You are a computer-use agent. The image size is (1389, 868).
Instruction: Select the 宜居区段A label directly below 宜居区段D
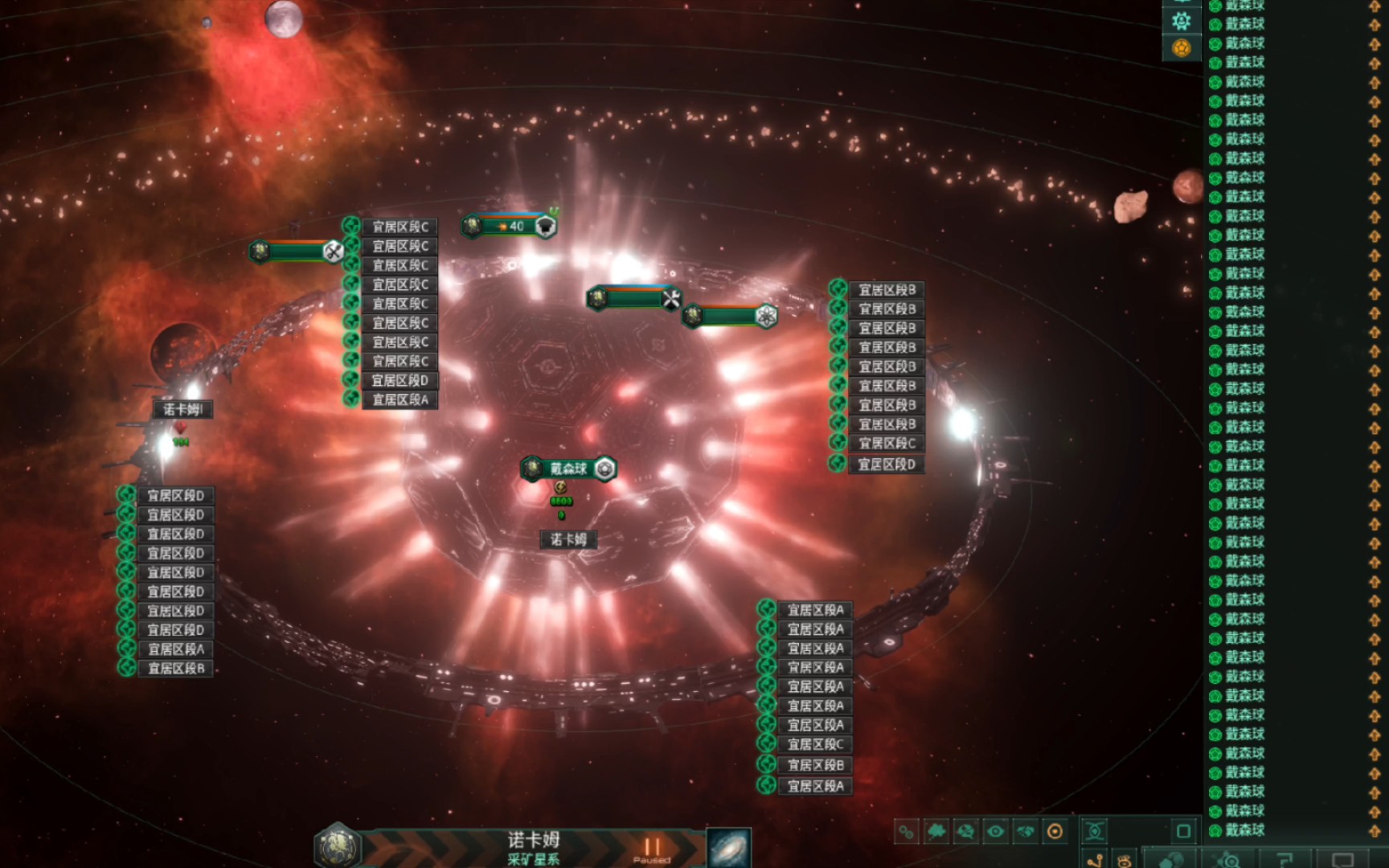tap(399, 399)
